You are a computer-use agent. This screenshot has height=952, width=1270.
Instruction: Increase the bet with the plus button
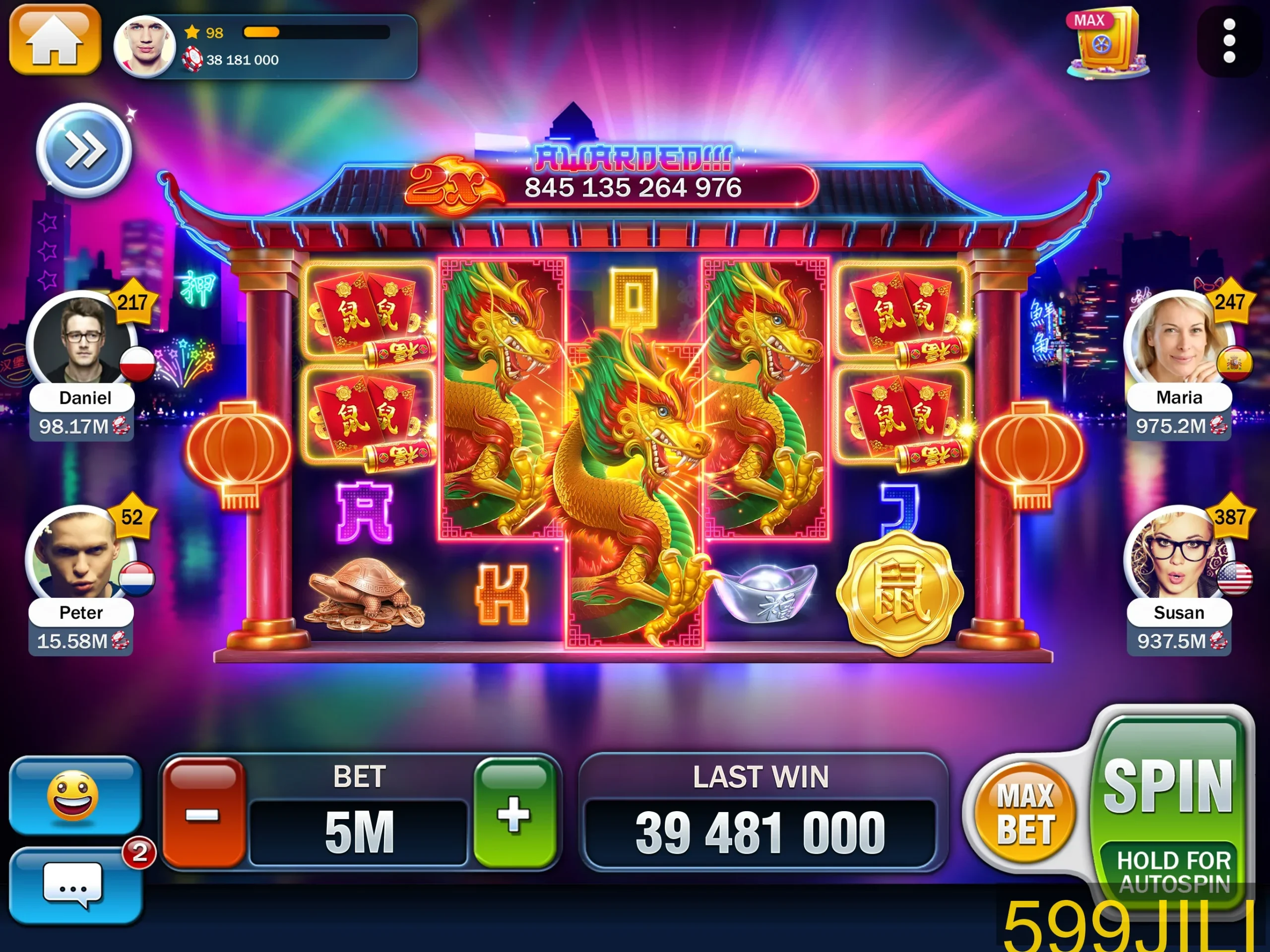pos(514,813)
